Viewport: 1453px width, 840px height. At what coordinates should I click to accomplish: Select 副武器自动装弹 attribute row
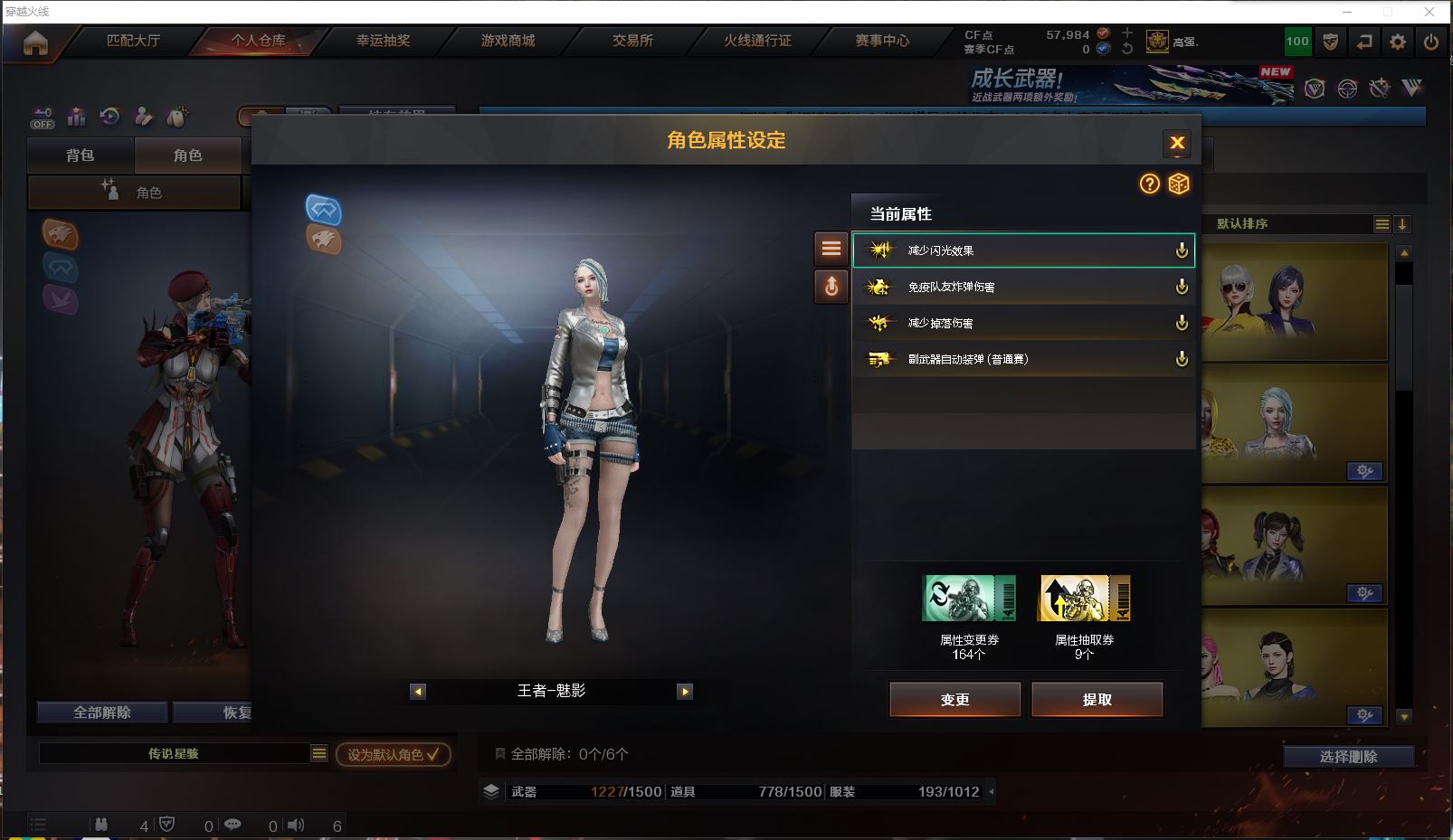(x=1022, y=359)
